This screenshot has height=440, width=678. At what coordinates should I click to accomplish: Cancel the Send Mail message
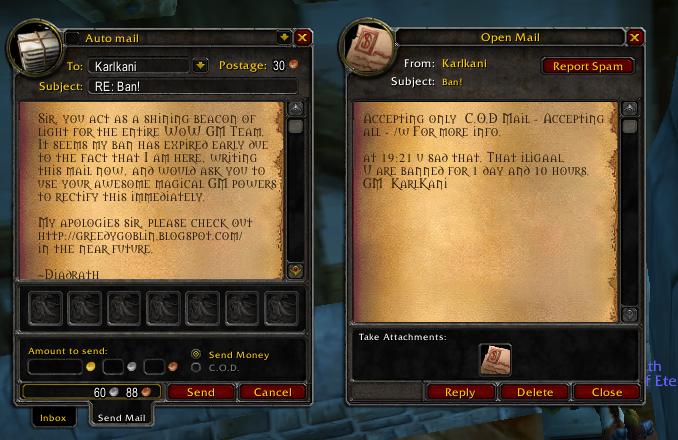272,392
